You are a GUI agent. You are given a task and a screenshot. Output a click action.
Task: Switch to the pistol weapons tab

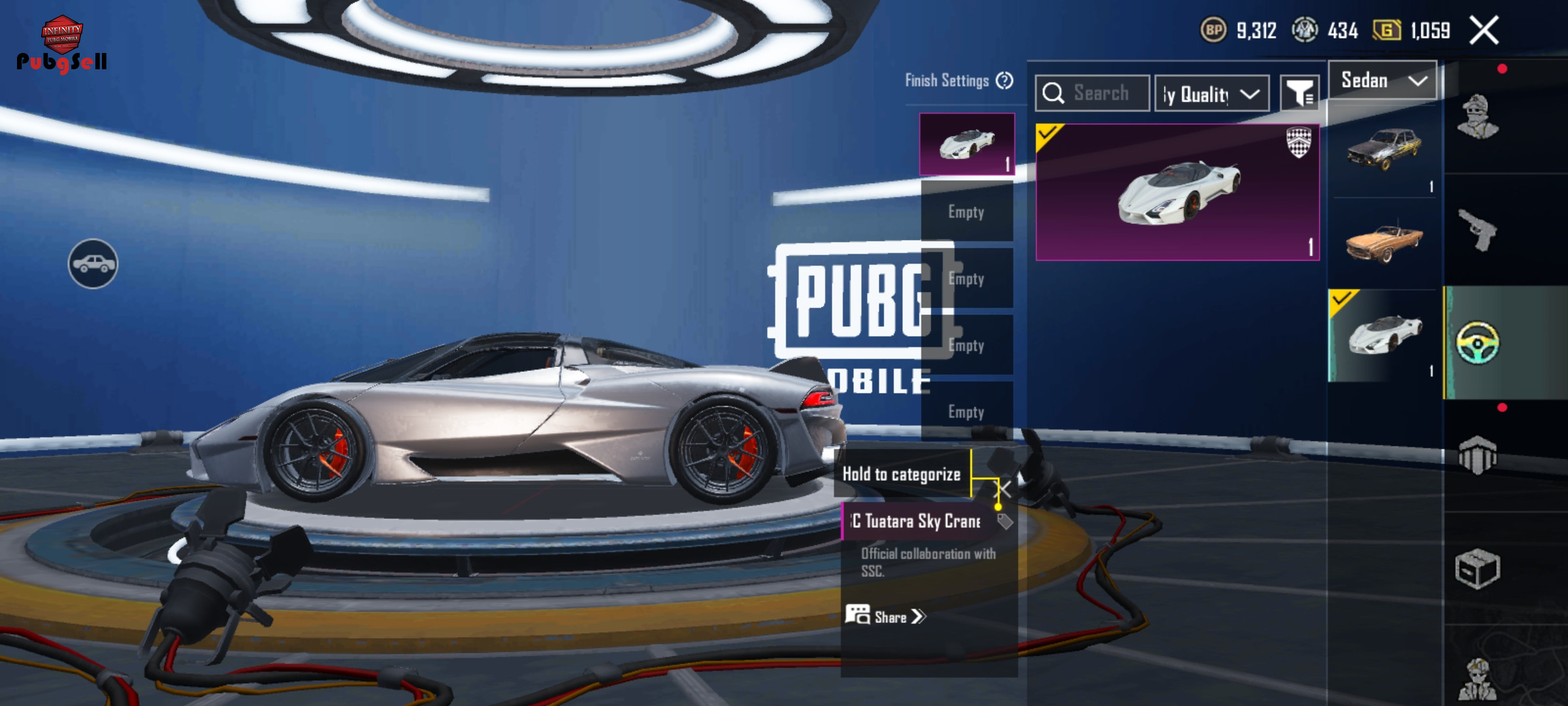pyautogui.click(x=1478, y=230)
